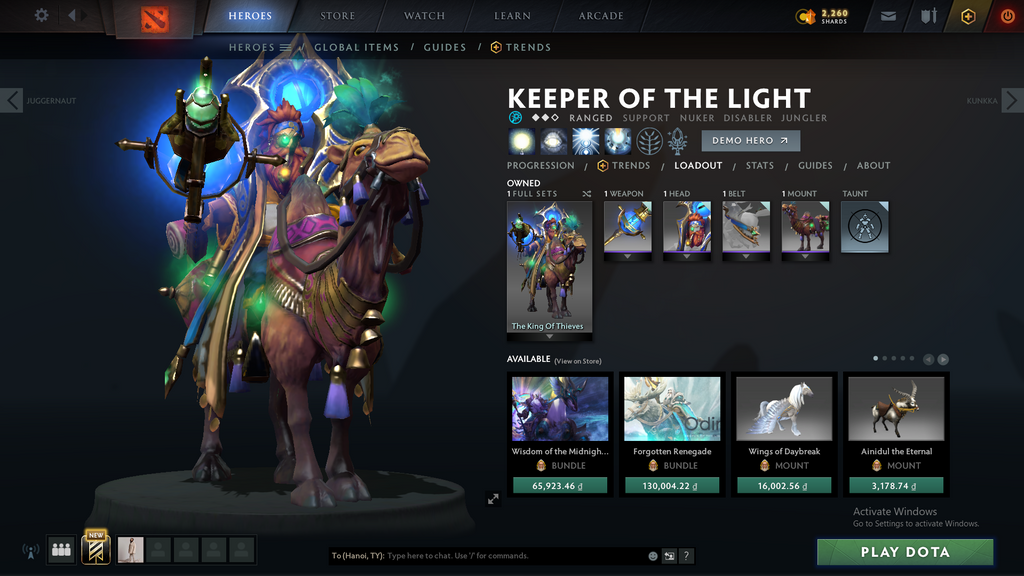Go to the Learn tab
1024x576 pixels.
513,16
